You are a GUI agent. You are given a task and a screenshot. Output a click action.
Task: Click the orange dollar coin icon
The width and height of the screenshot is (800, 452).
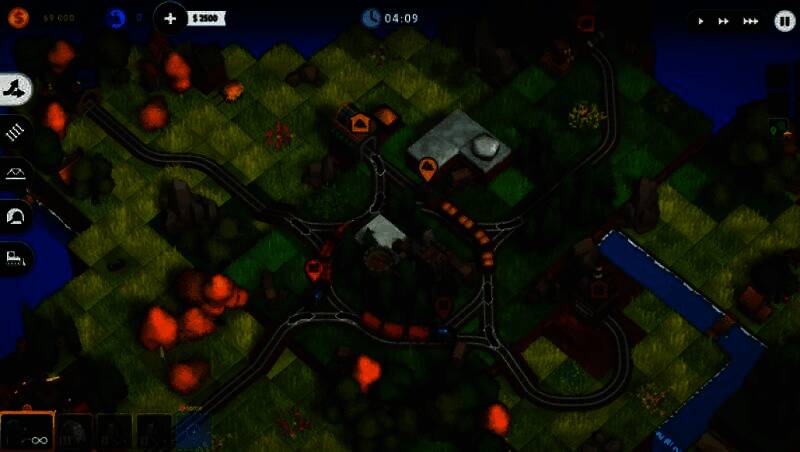18,17
